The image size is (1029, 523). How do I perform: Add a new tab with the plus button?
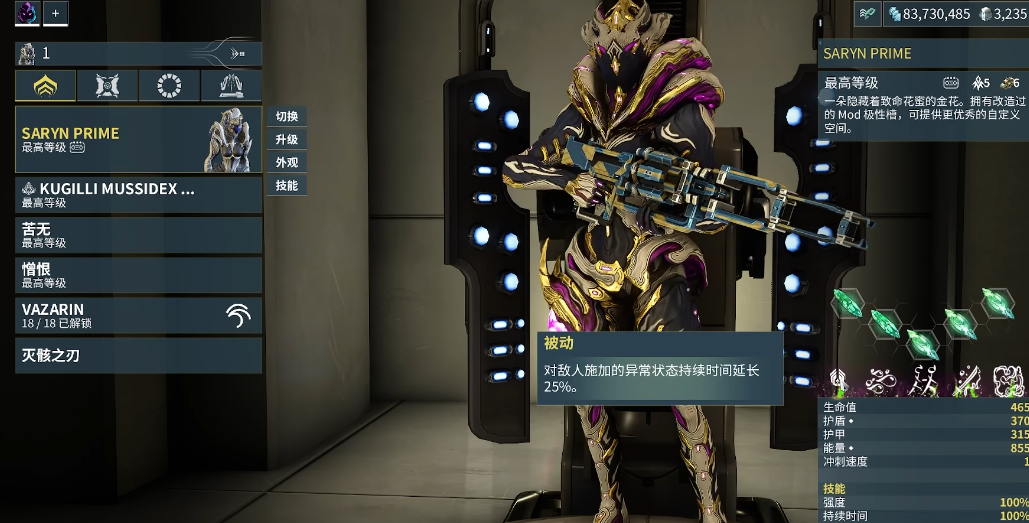(x=55, y=13)
